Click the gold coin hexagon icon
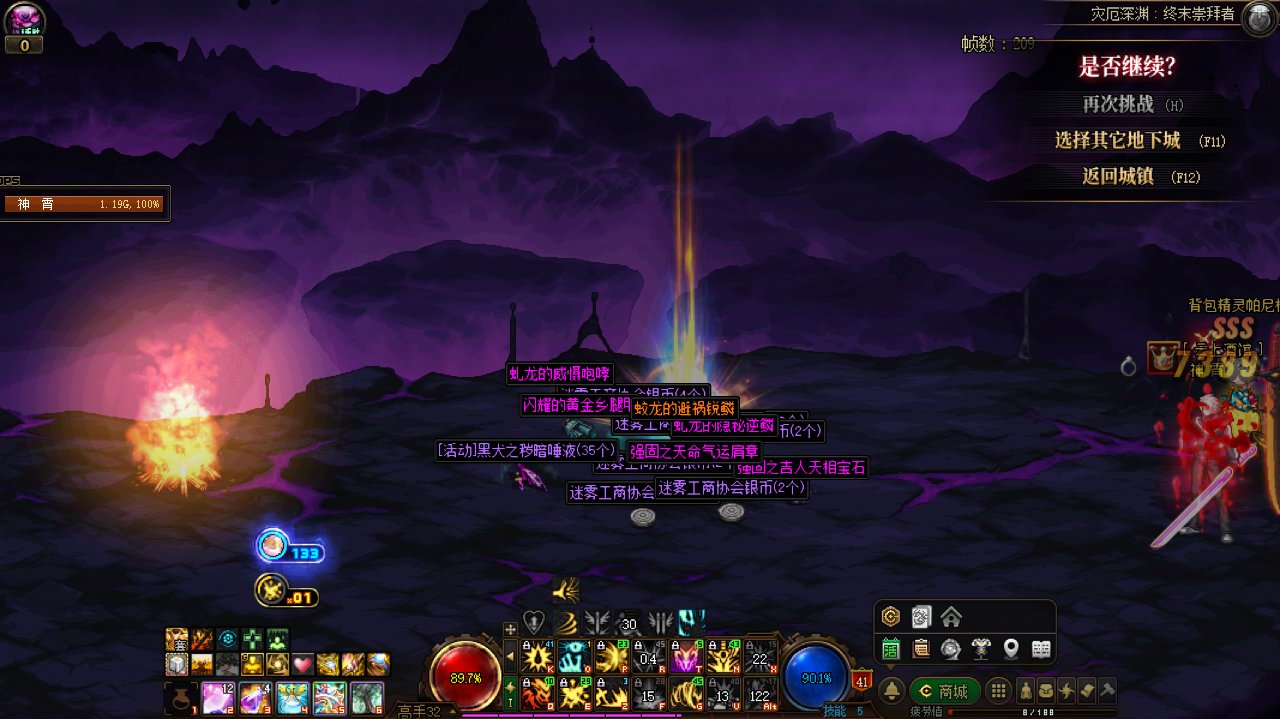 [x=890, y=617]
